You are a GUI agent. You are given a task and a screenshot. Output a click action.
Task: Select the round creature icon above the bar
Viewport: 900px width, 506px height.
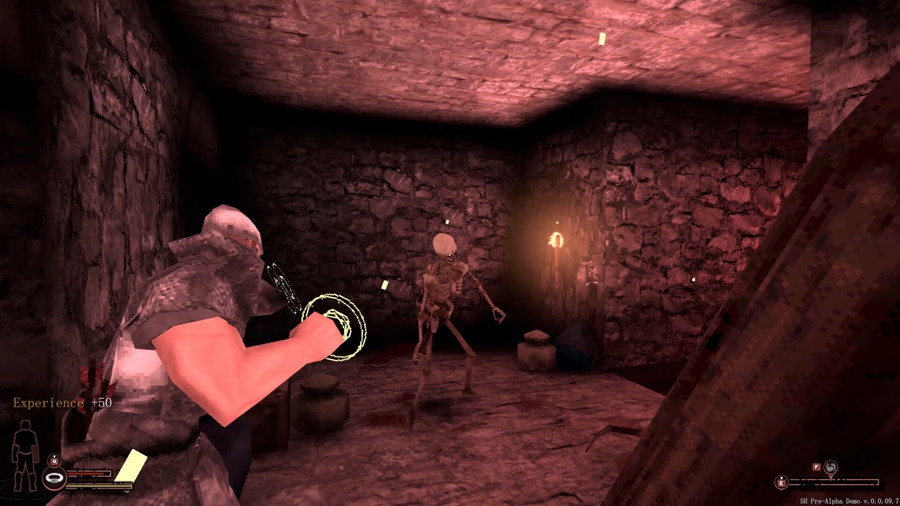pos(830,466)
